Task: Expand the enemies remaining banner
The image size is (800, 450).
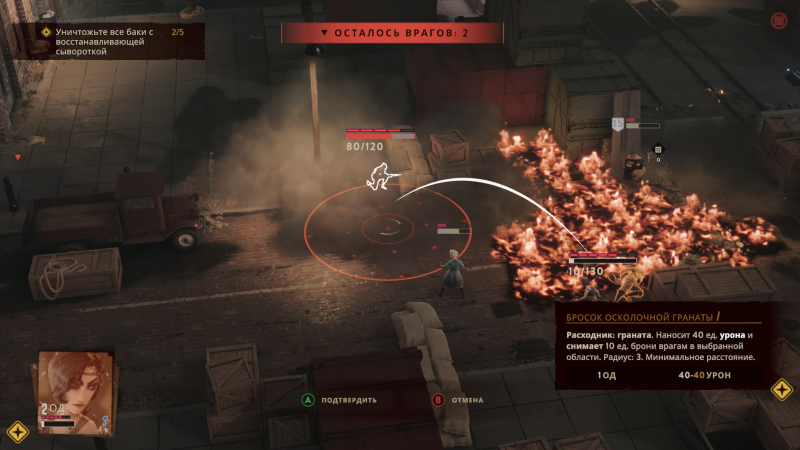Action: tap(394, 33)
